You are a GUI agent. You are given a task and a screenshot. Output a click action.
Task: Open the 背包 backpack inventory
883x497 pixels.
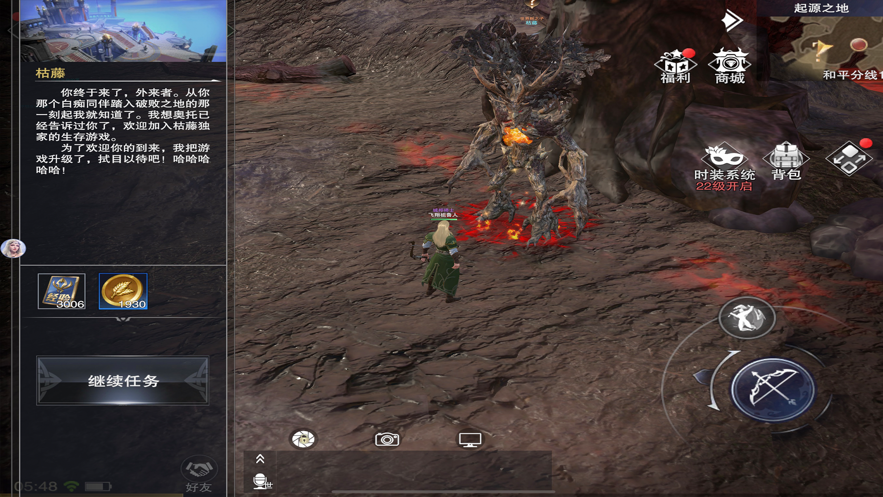pyautogui.click(x=786, y=160)
